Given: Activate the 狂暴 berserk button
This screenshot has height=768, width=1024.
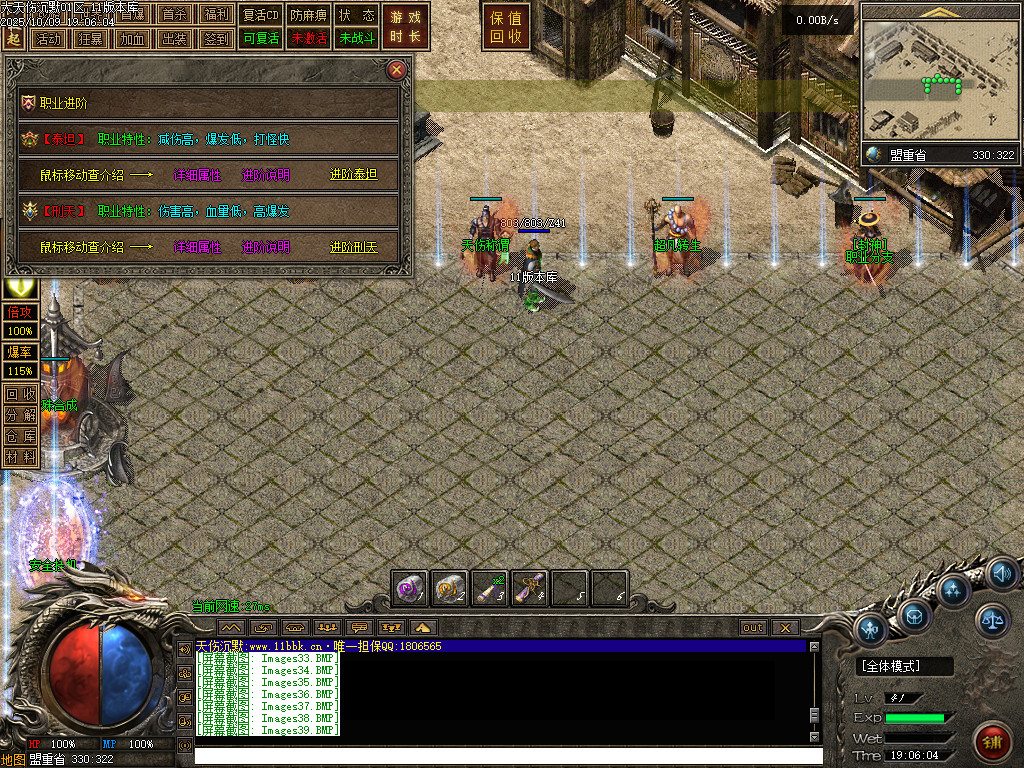Looking at the screenshot, I should pyautogui.click(x=90, y=39).
